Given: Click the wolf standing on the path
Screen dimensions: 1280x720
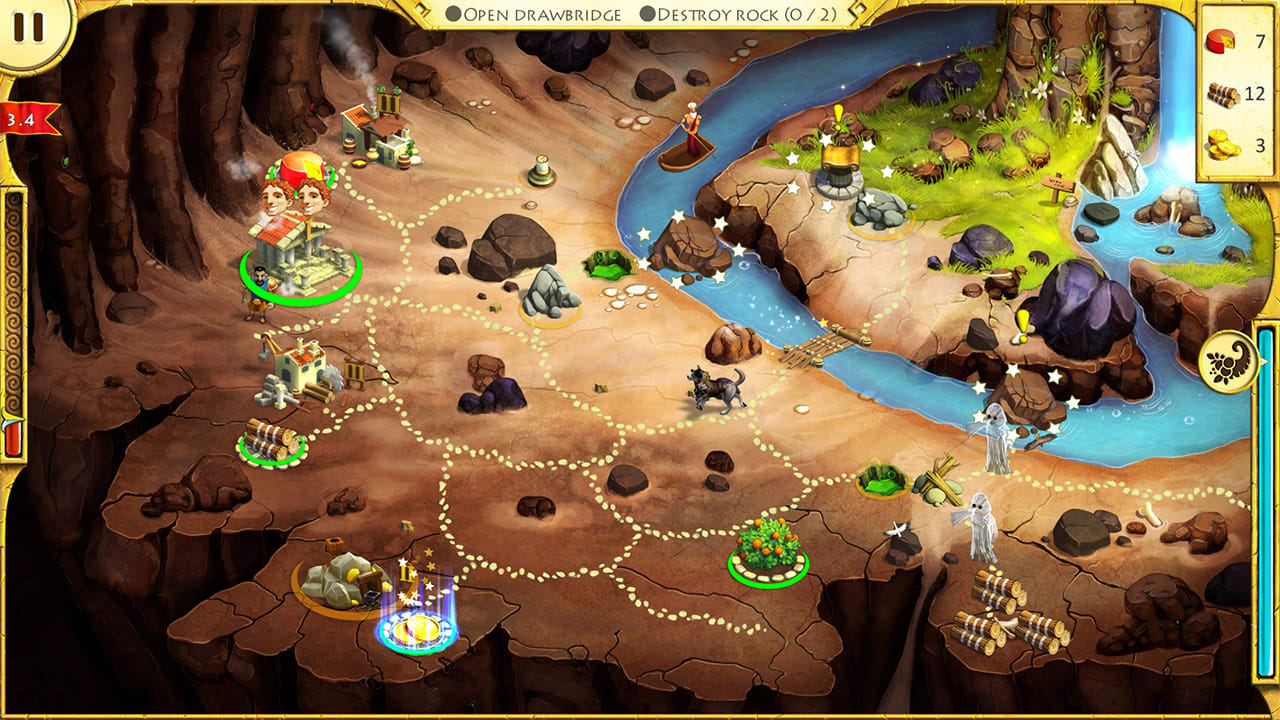Looking at the screenshot, I should 713,388.
